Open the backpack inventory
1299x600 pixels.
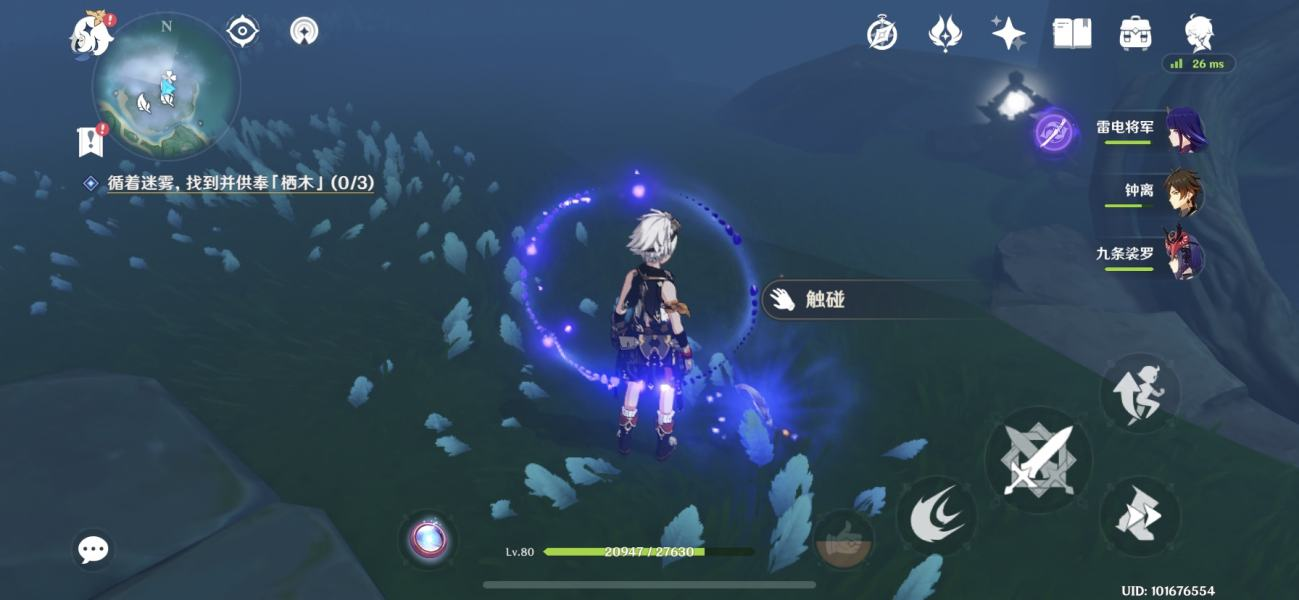1135,34
